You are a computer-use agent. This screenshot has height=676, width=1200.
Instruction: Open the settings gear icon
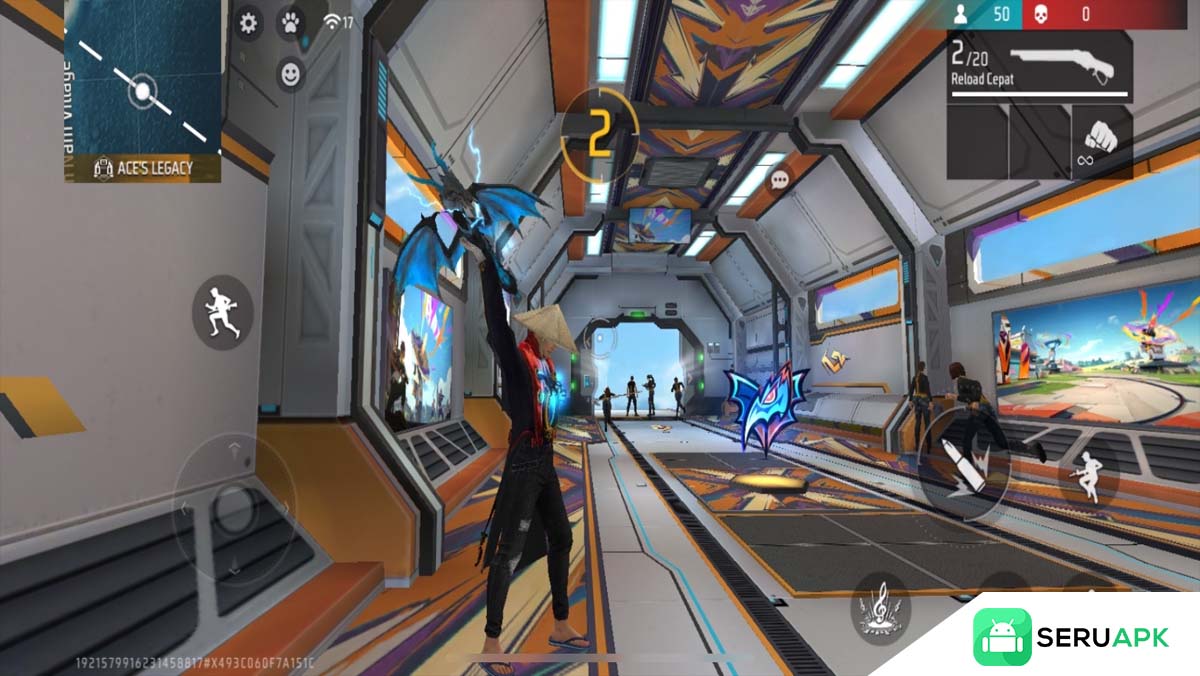249,23
